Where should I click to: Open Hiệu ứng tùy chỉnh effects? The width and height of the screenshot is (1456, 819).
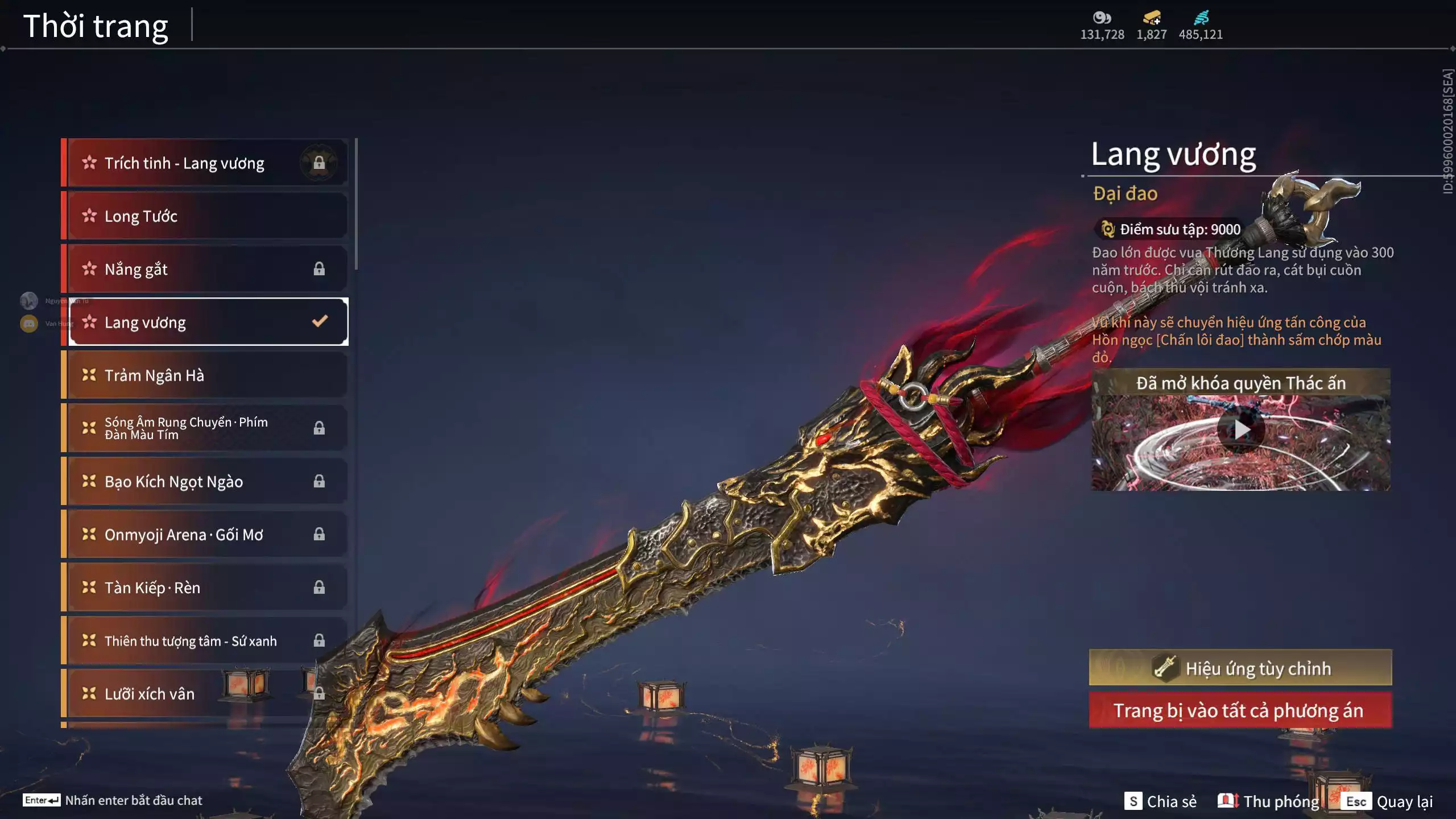tap(1240, 668)
